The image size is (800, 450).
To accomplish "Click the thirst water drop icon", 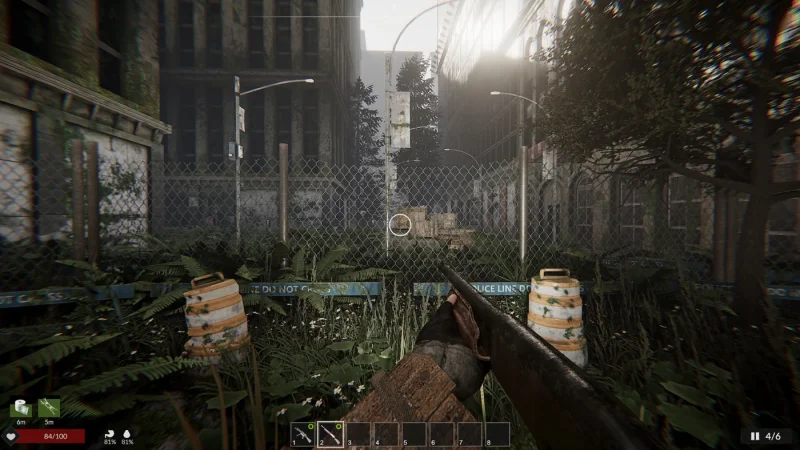I will point(127,434).
